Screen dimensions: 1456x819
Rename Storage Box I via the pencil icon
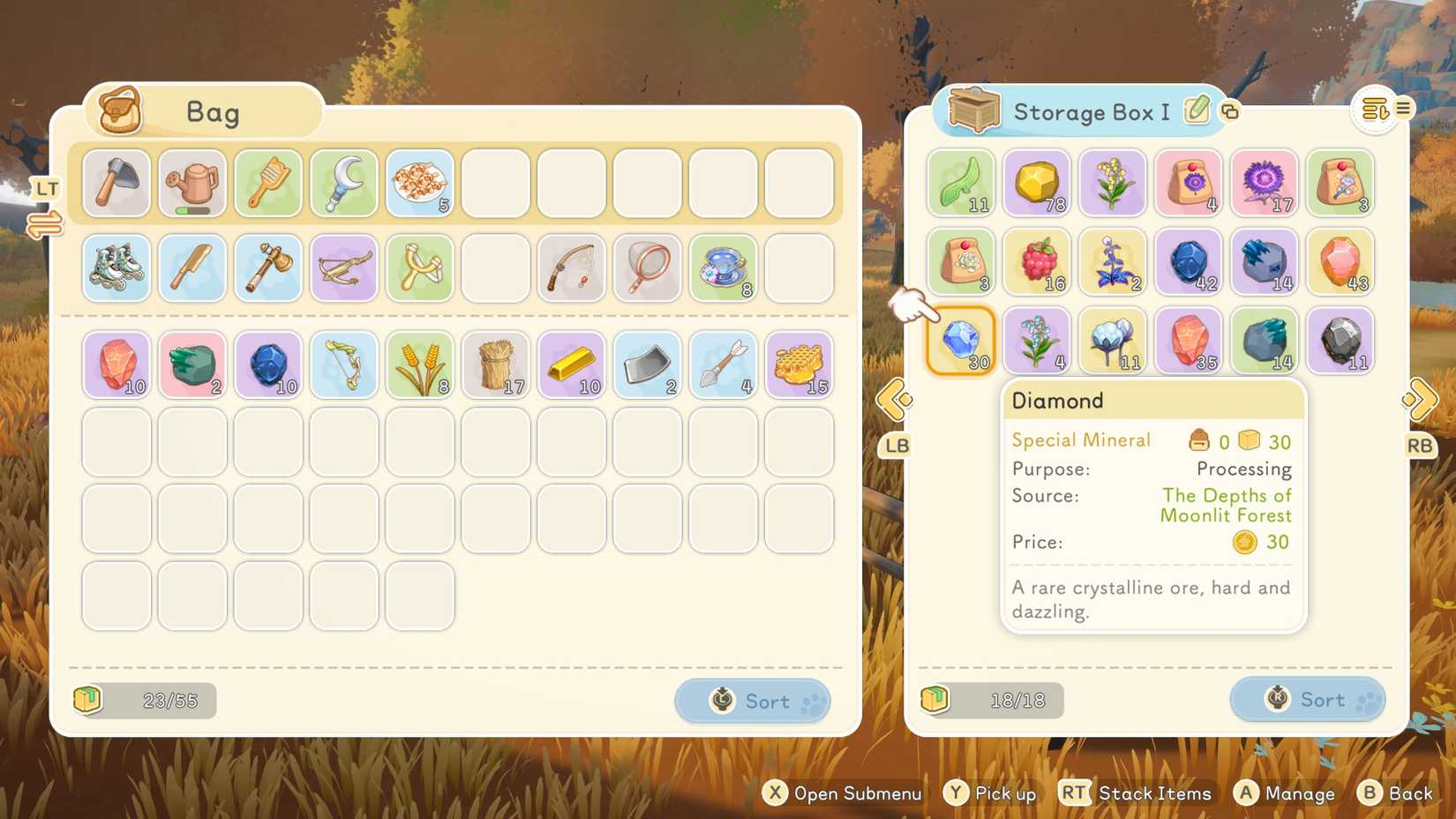1197,112
